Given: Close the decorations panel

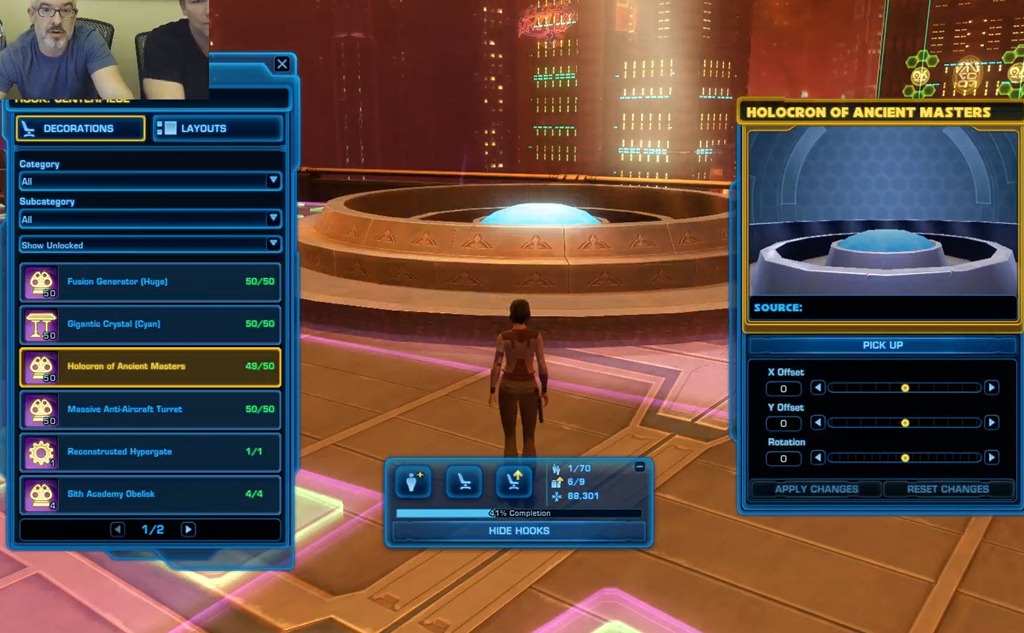Looking at the screenshot, I should click(x=282, y=65).
